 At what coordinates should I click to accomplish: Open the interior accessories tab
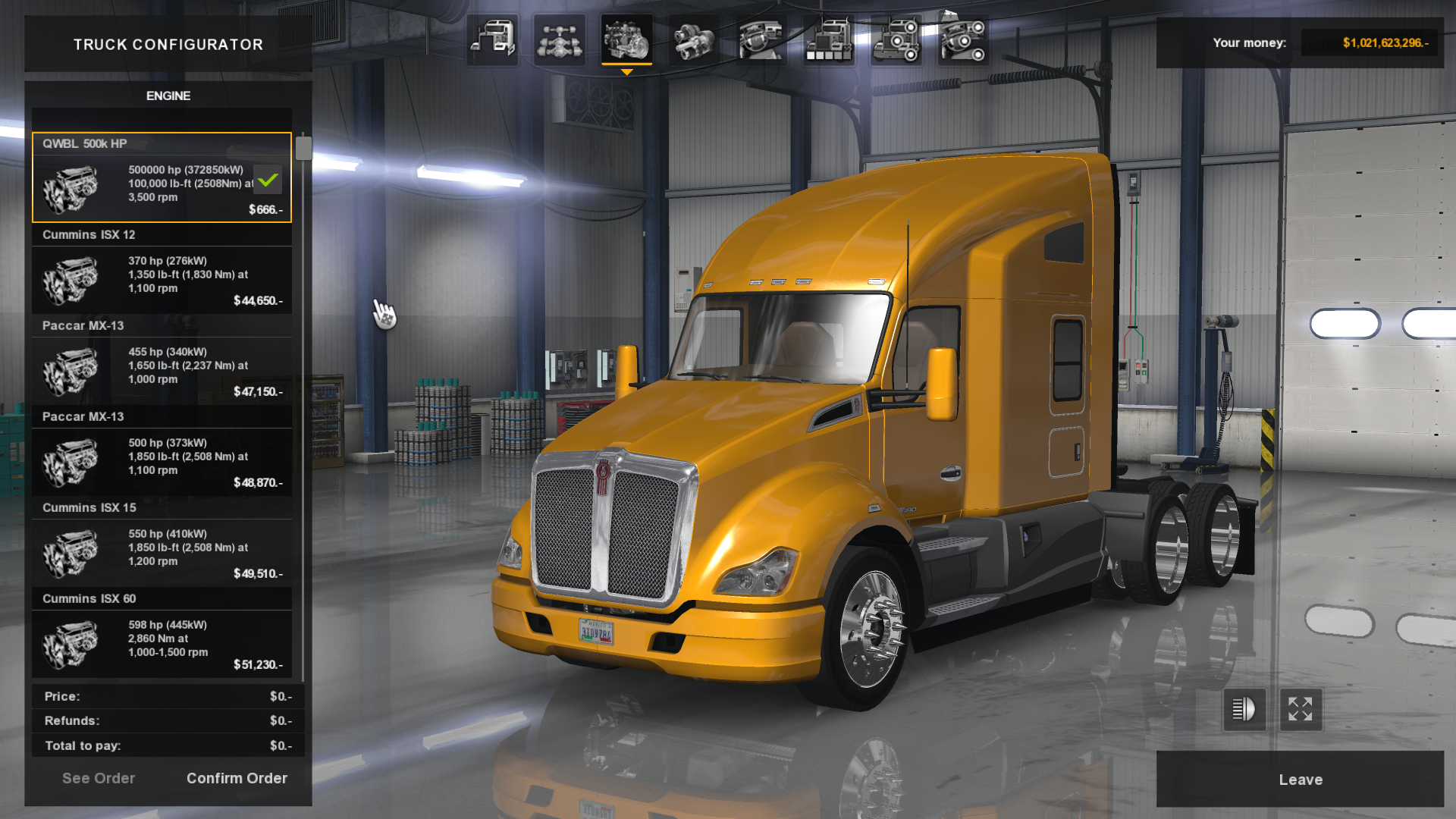(962, 39)
